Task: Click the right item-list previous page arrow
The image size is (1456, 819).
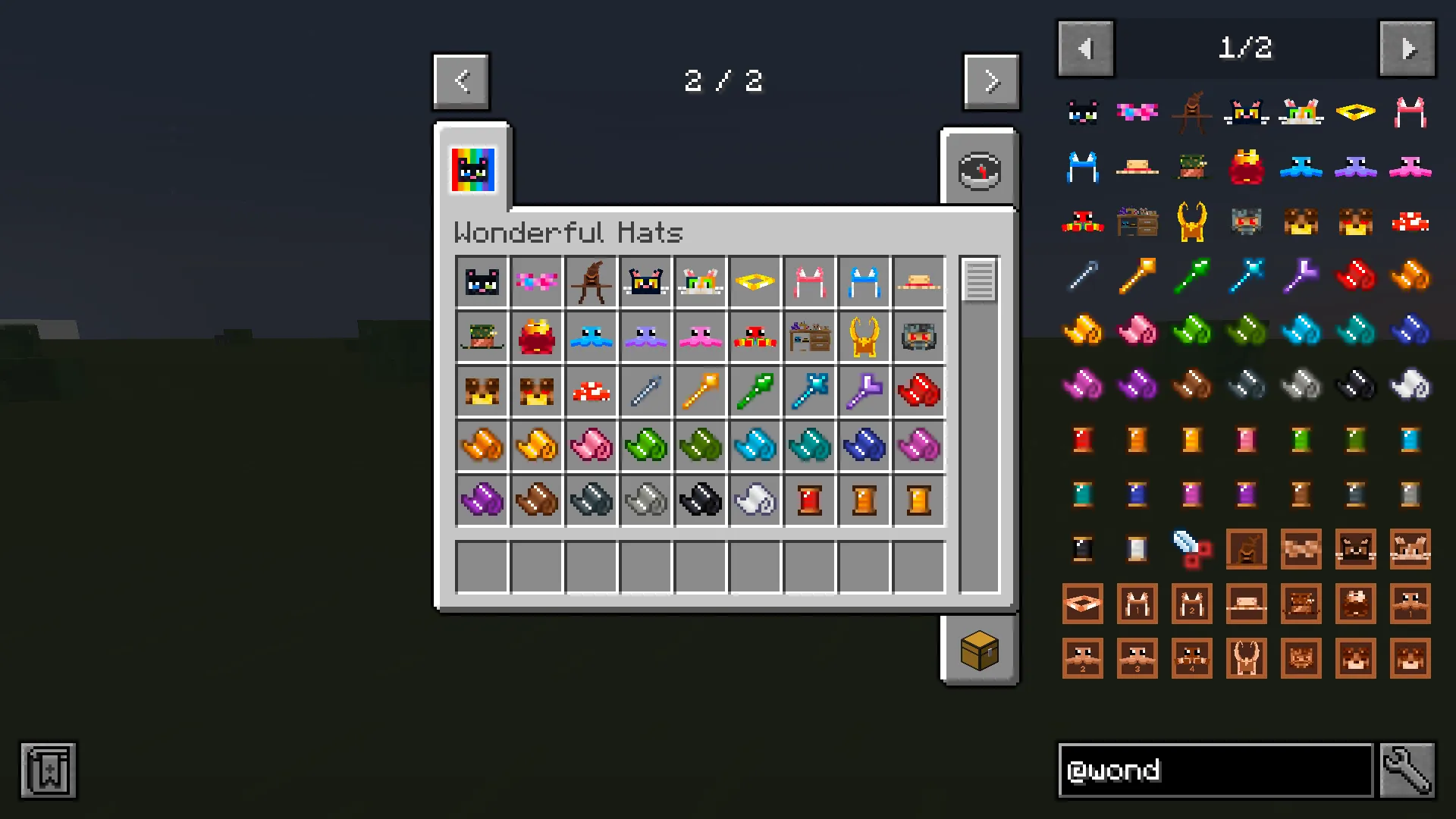Action: (1085, 48)
